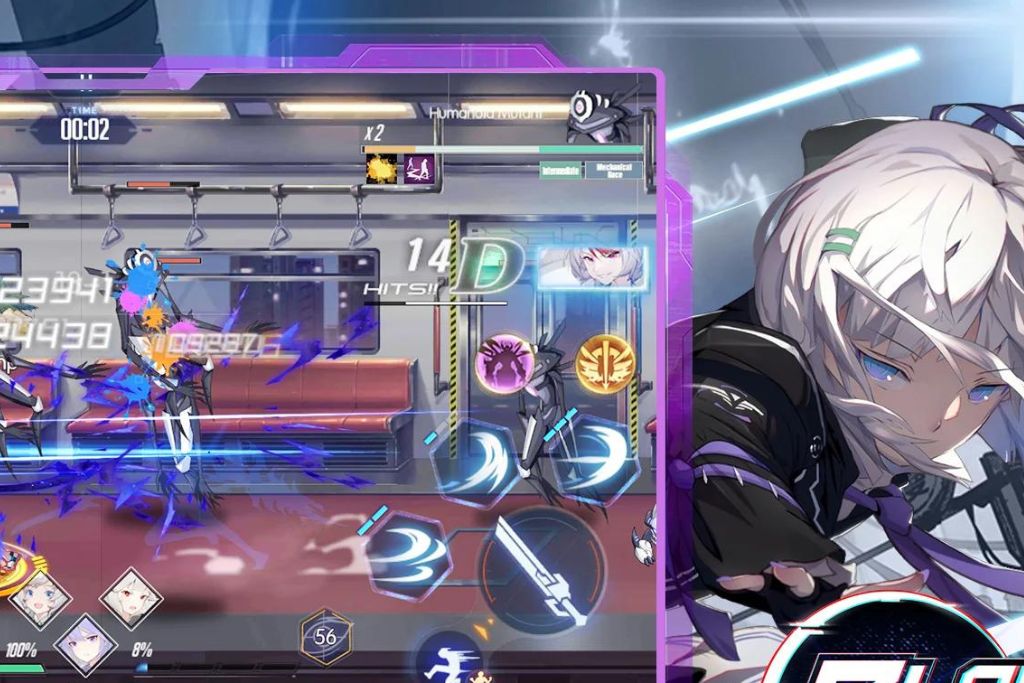Switch to the red-eyed white-haired character portrait
The image size is (1024, 683).
[x=131, y=597]
